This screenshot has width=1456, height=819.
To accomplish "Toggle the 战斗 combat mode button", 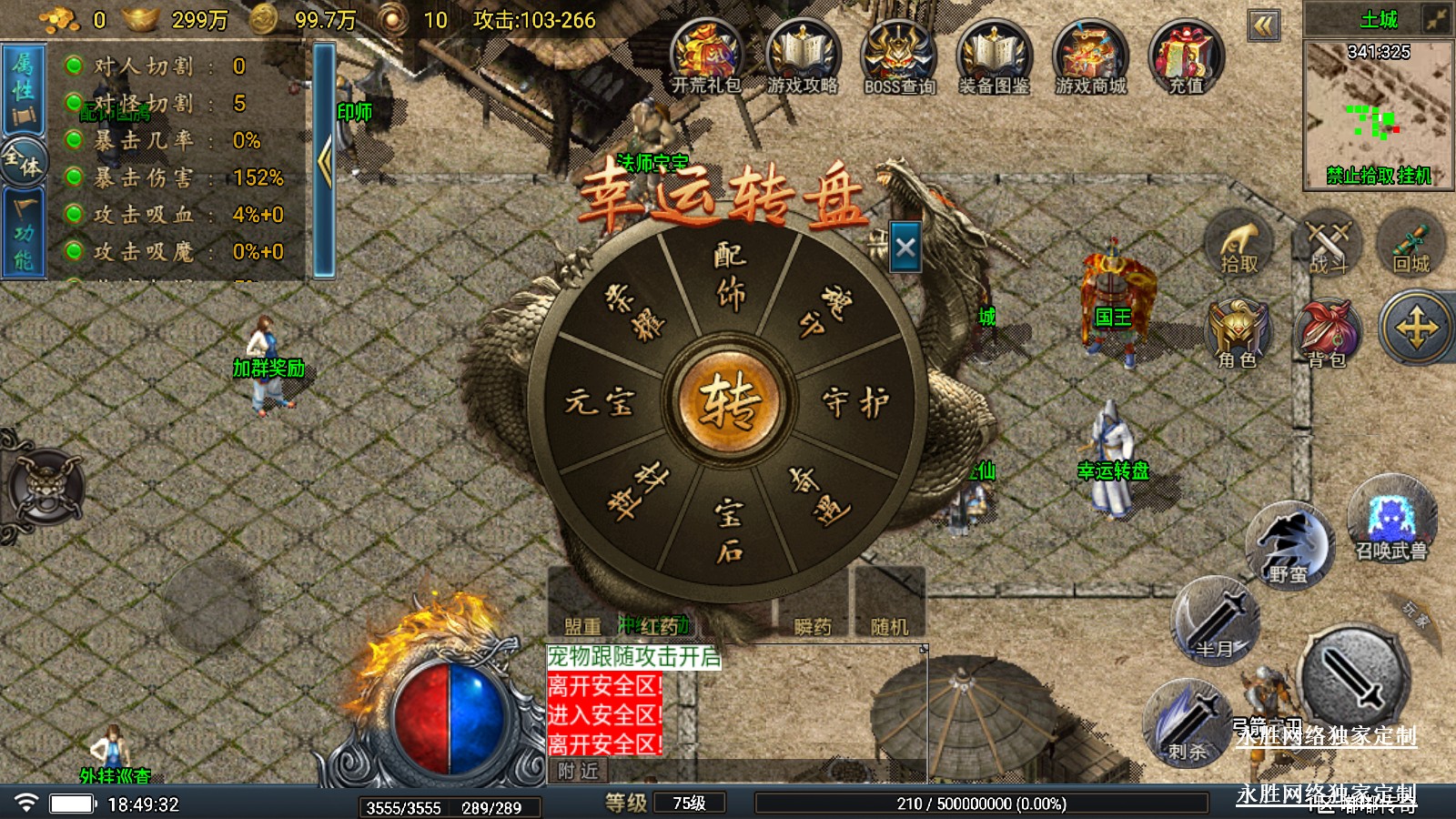I will tap(1327, 244).
